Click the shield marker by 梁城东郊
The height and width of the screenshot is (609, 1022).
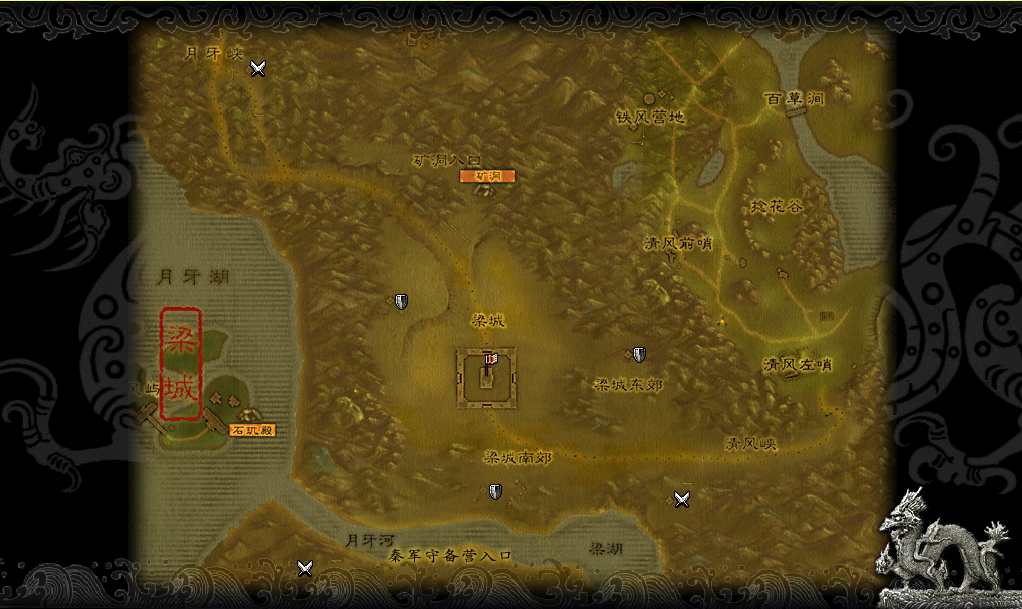pyautogui.click(x=639, y=354)
